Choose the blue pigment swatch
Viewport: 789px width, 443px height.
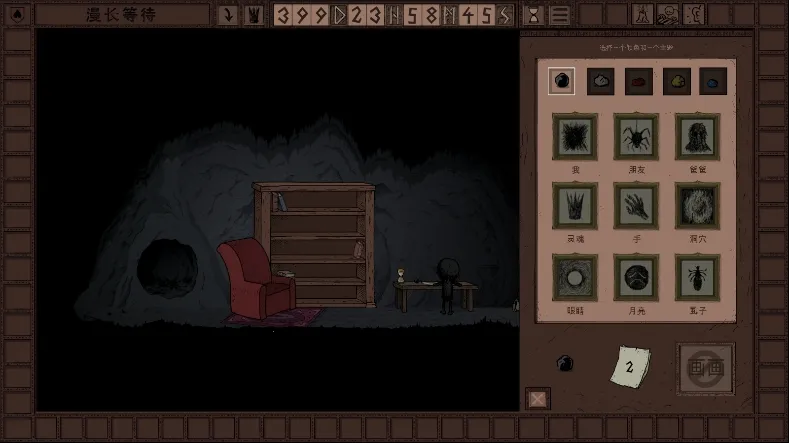tap(713, 81)
